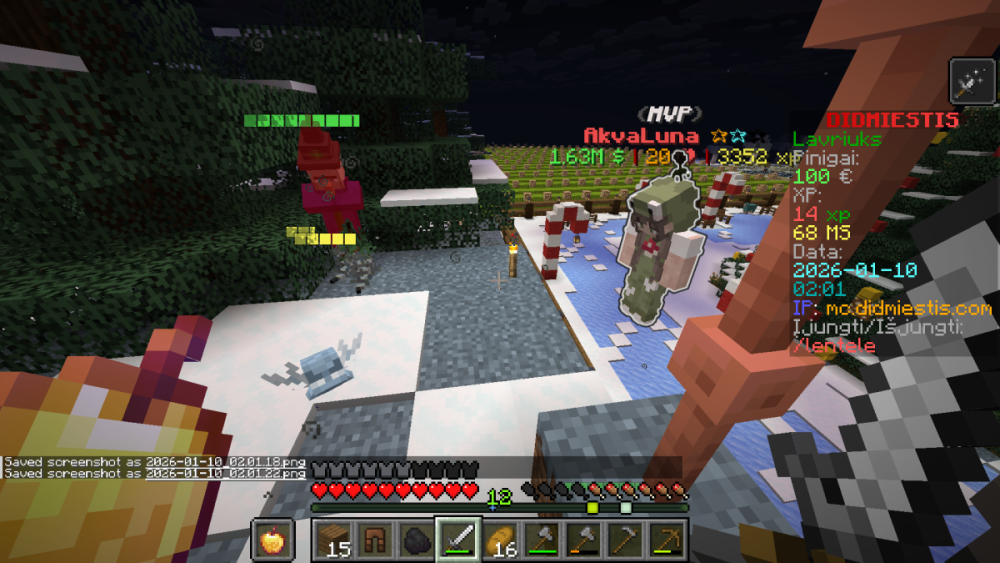Select the leather leggings hotbar slot

tap(374, 541)
